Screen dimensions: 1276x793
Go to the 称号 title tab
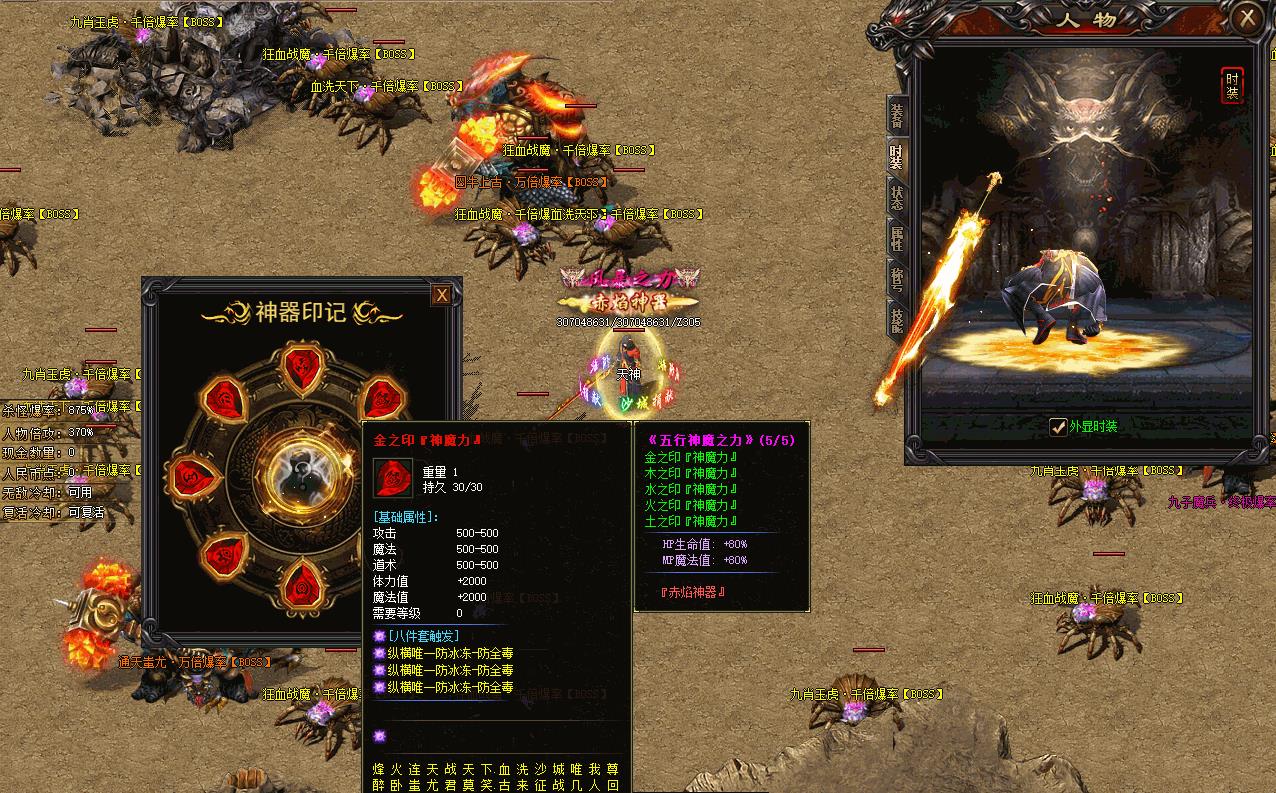(x=897, y=278)
